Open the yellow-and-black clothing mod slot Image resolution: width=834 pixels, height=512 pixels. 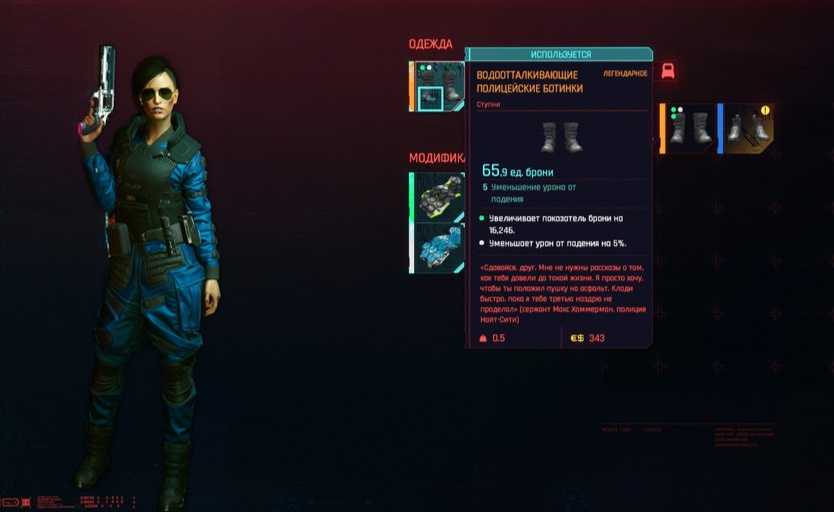439,196
